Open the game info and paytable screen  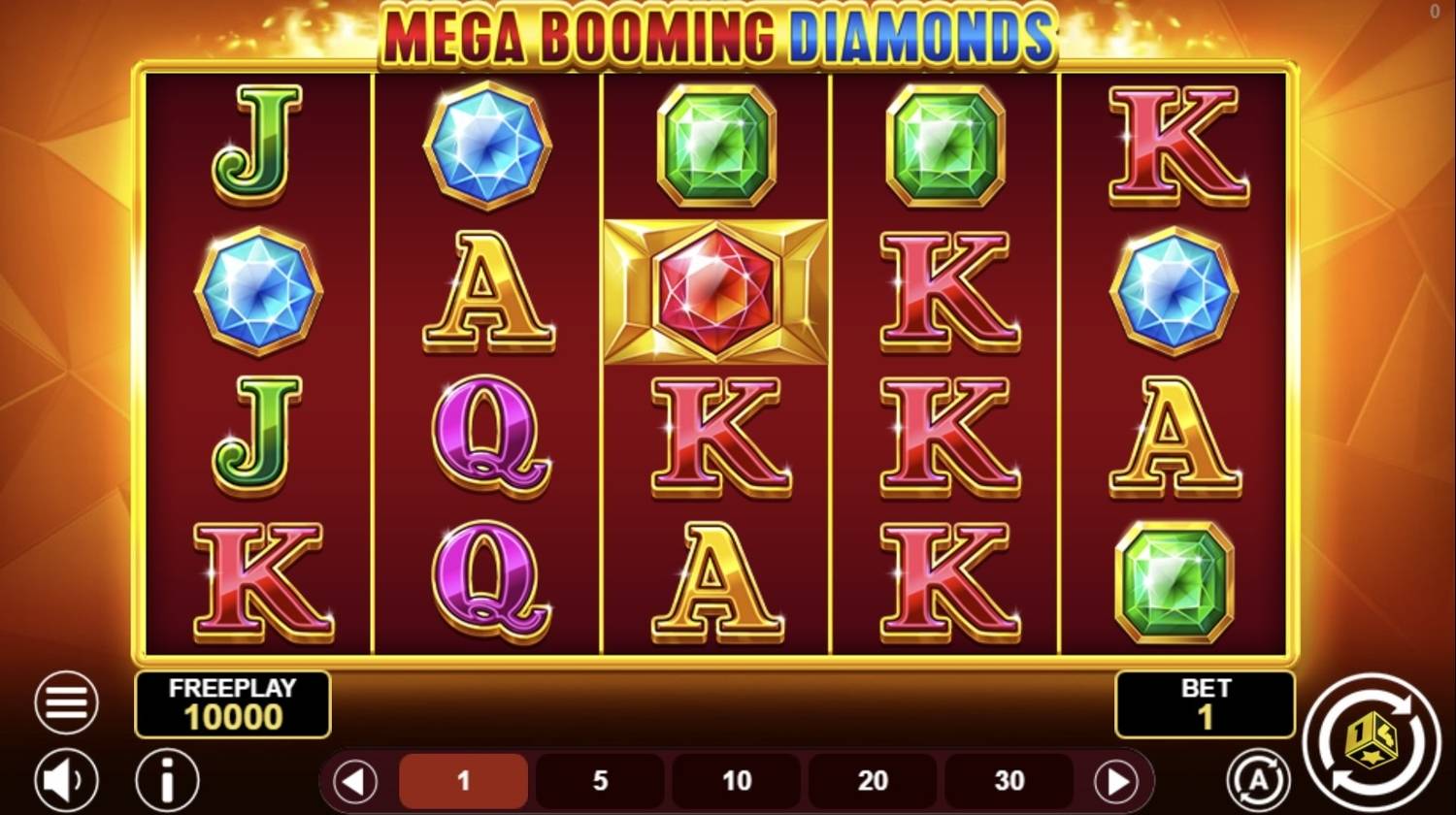pos(166,779)
